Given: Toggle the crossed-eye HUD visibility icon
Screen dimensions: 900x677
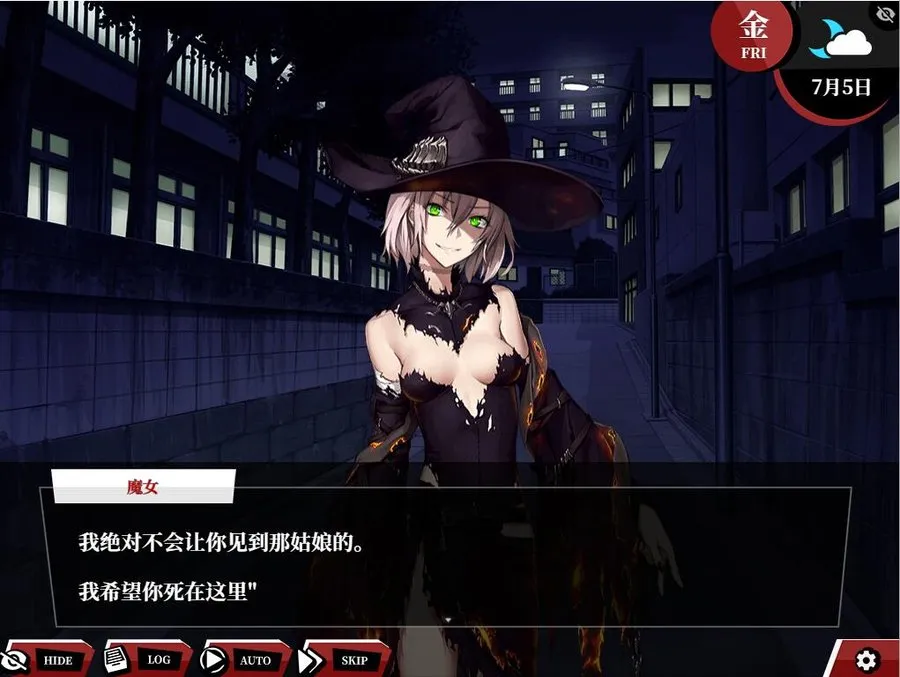Looking at the screenshot, I should point(885,14).
